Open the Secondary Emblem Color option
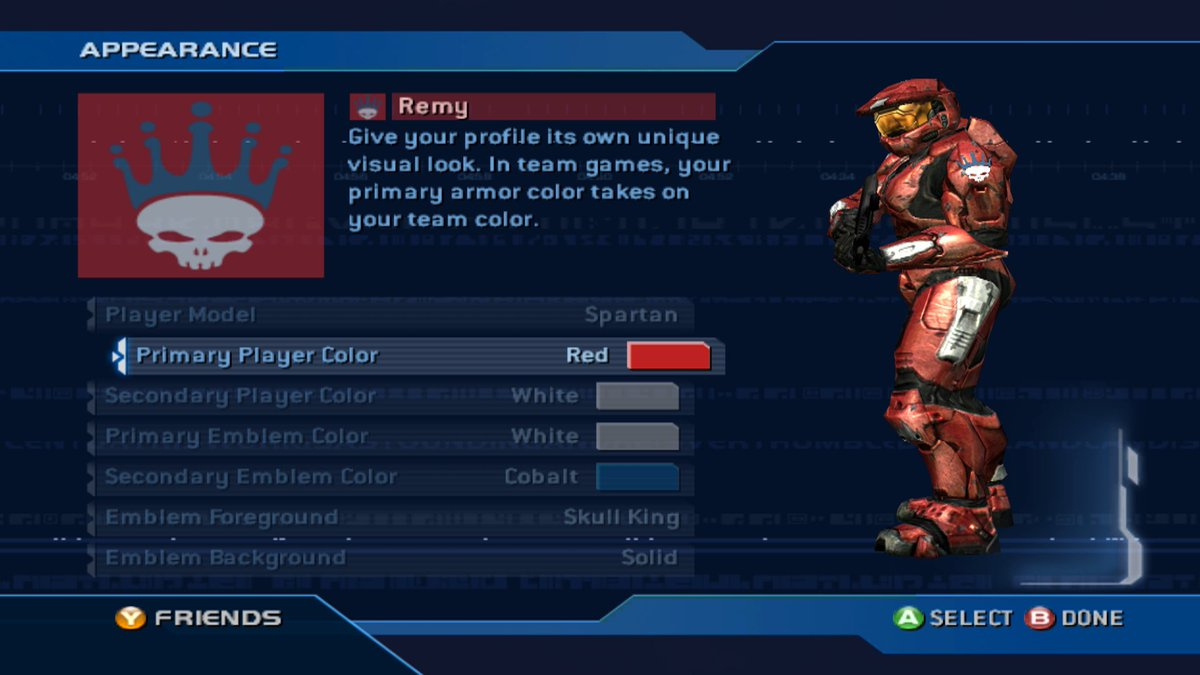This screenshot has height=675, width=1200. point(390,477)
